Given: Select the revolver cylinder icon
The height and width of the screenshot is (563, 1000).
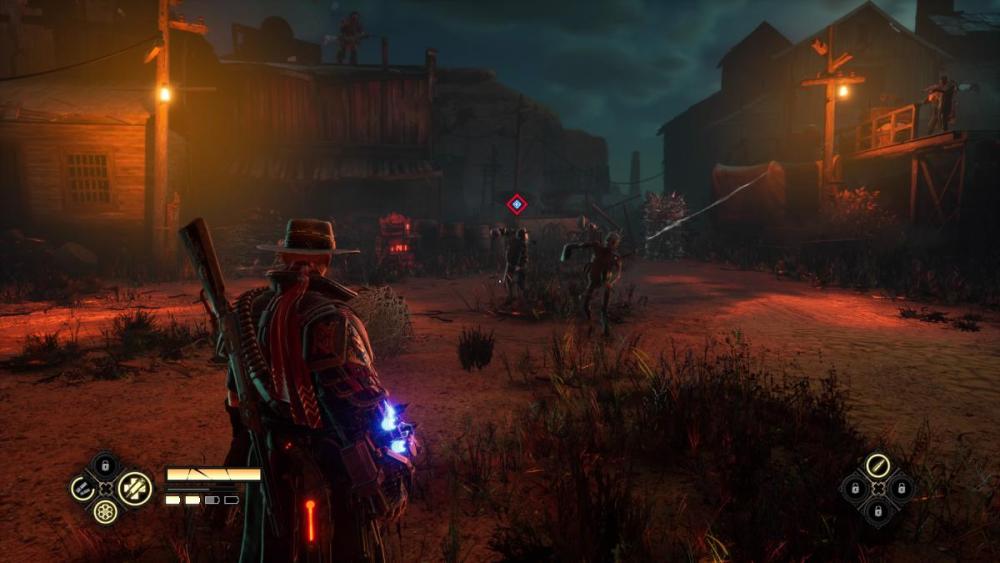Looking at the screenshot, I should 105,512.
